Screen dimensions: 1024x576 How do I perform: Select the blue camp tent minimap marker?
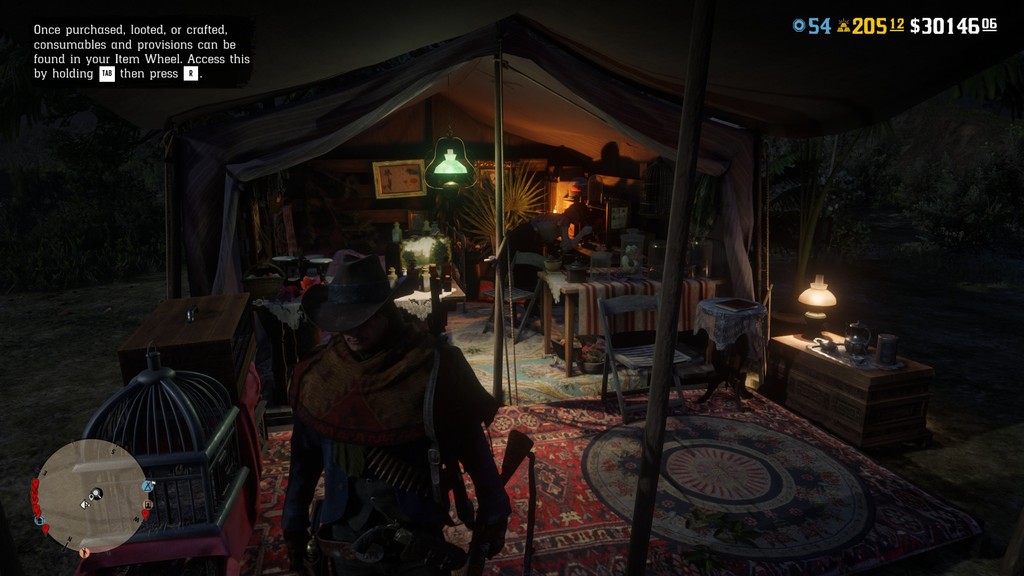tap(148, 487)
